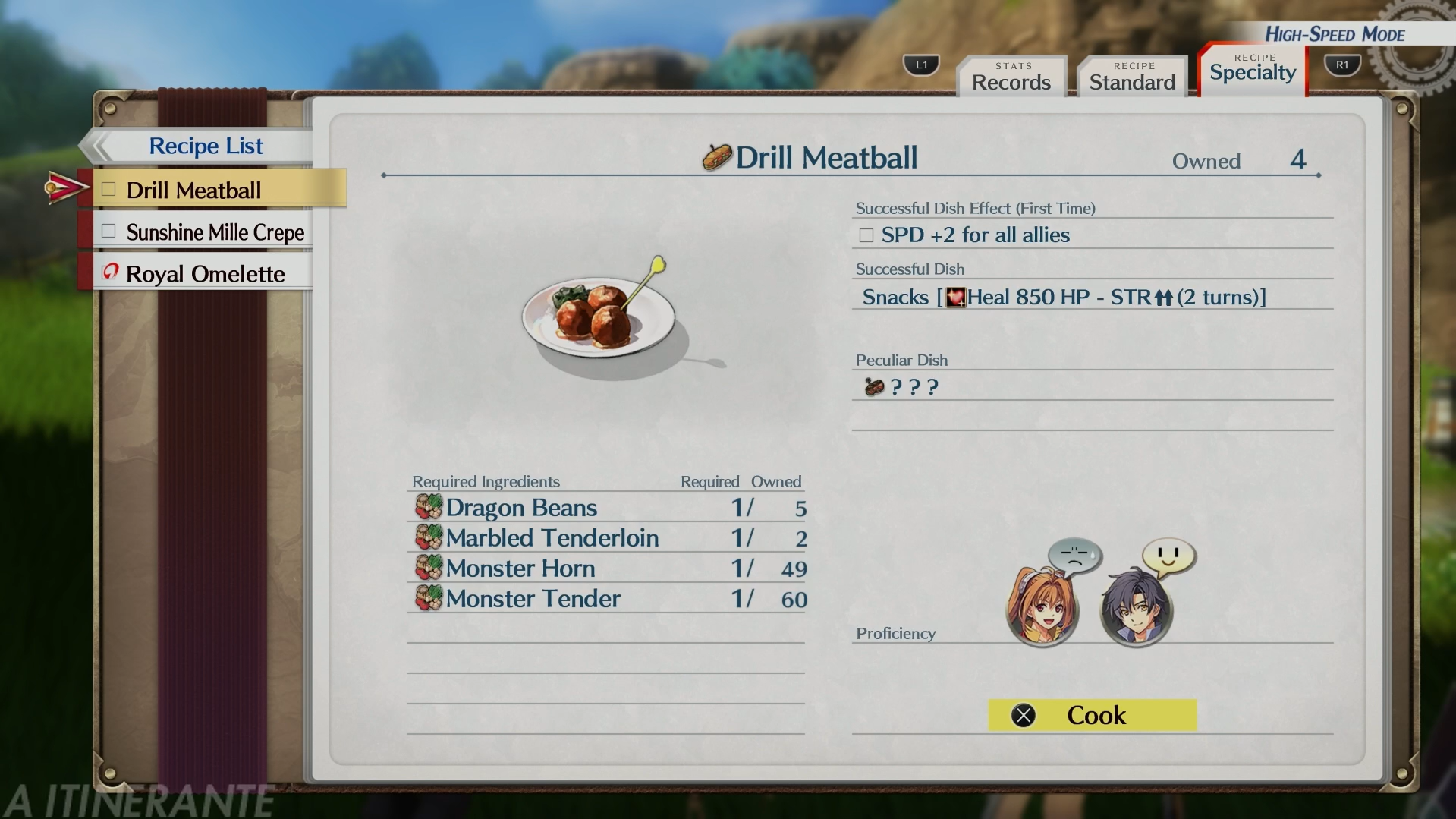Click the Marbled Tenderloin ingredient row
The image size is (1456, 819).
(605, 538)
